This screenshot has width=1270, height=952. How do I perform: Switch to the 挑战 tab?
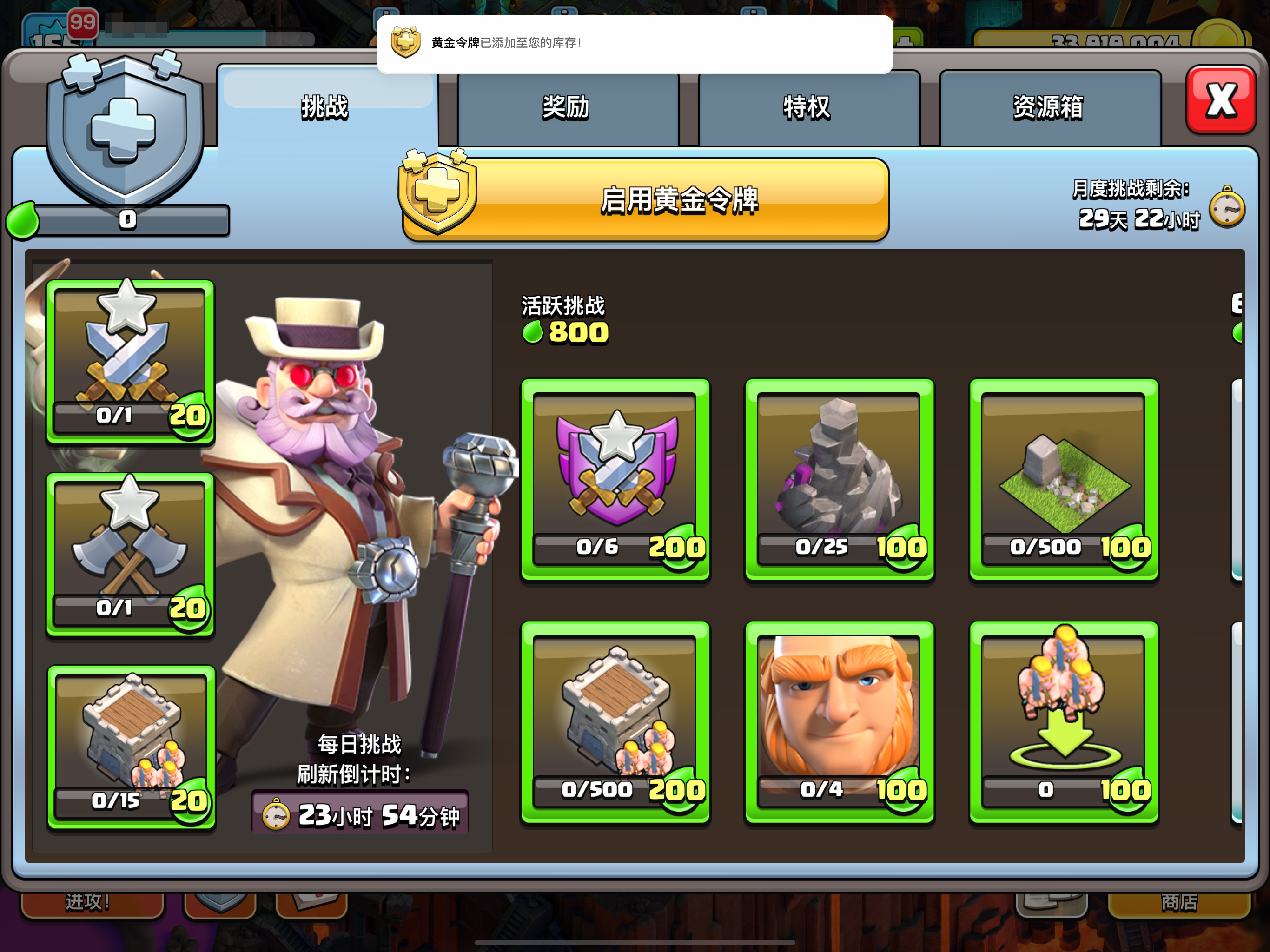point(325,107)
